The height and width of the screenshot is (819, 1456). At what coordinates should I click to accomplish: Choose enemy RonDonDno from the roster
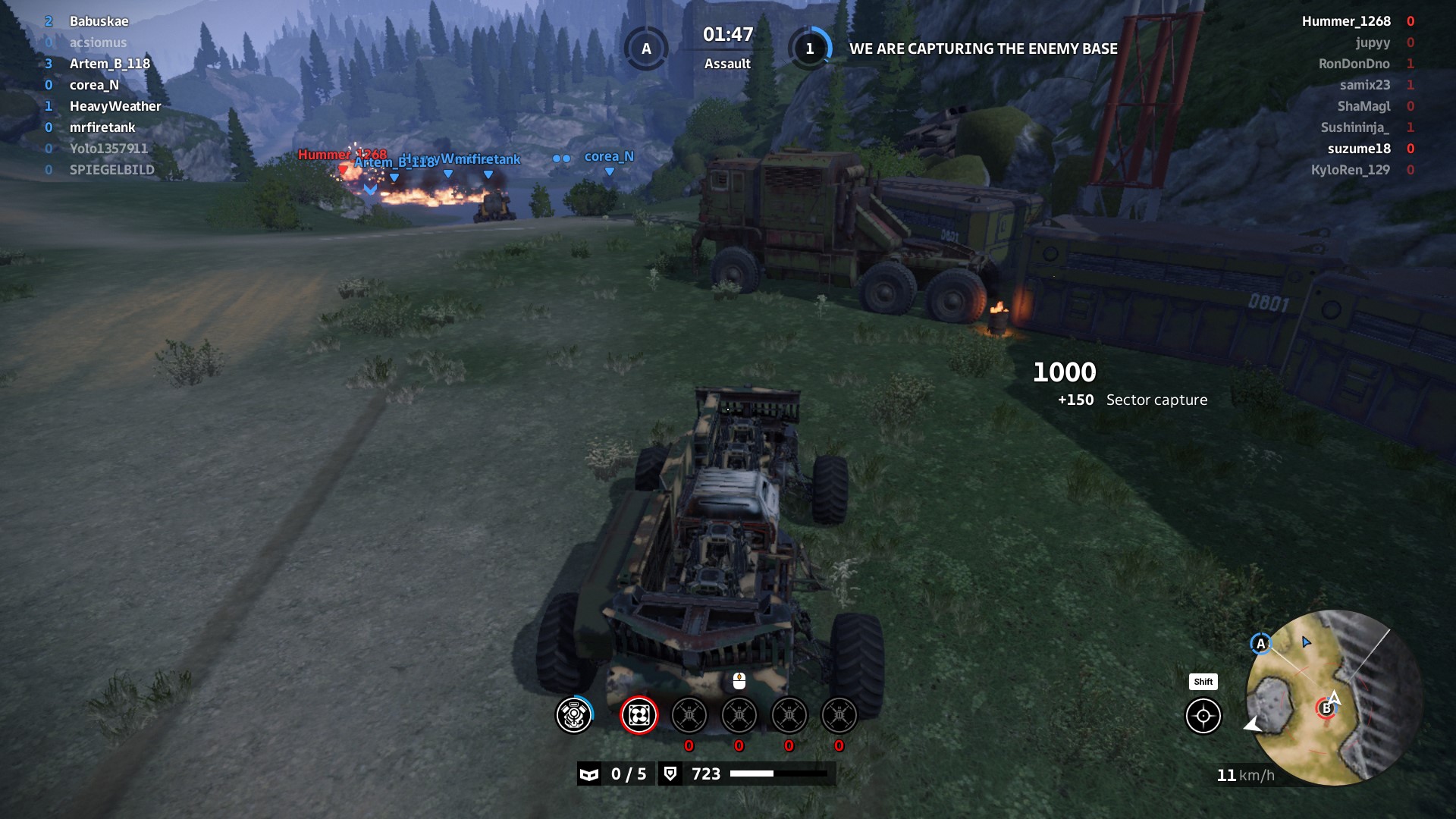1354,64
